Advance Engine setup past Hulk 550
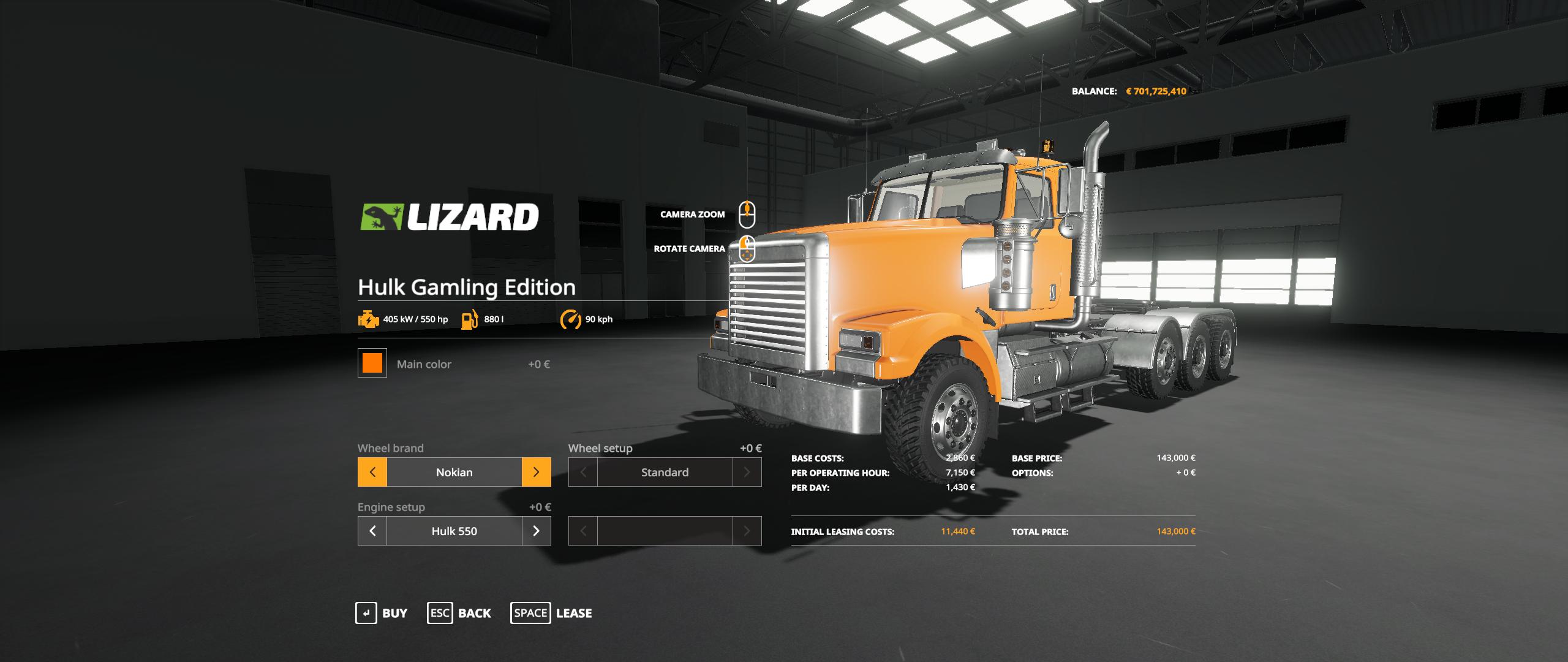This screenshot has height=662, width=1568. click(x=536, y=531)
